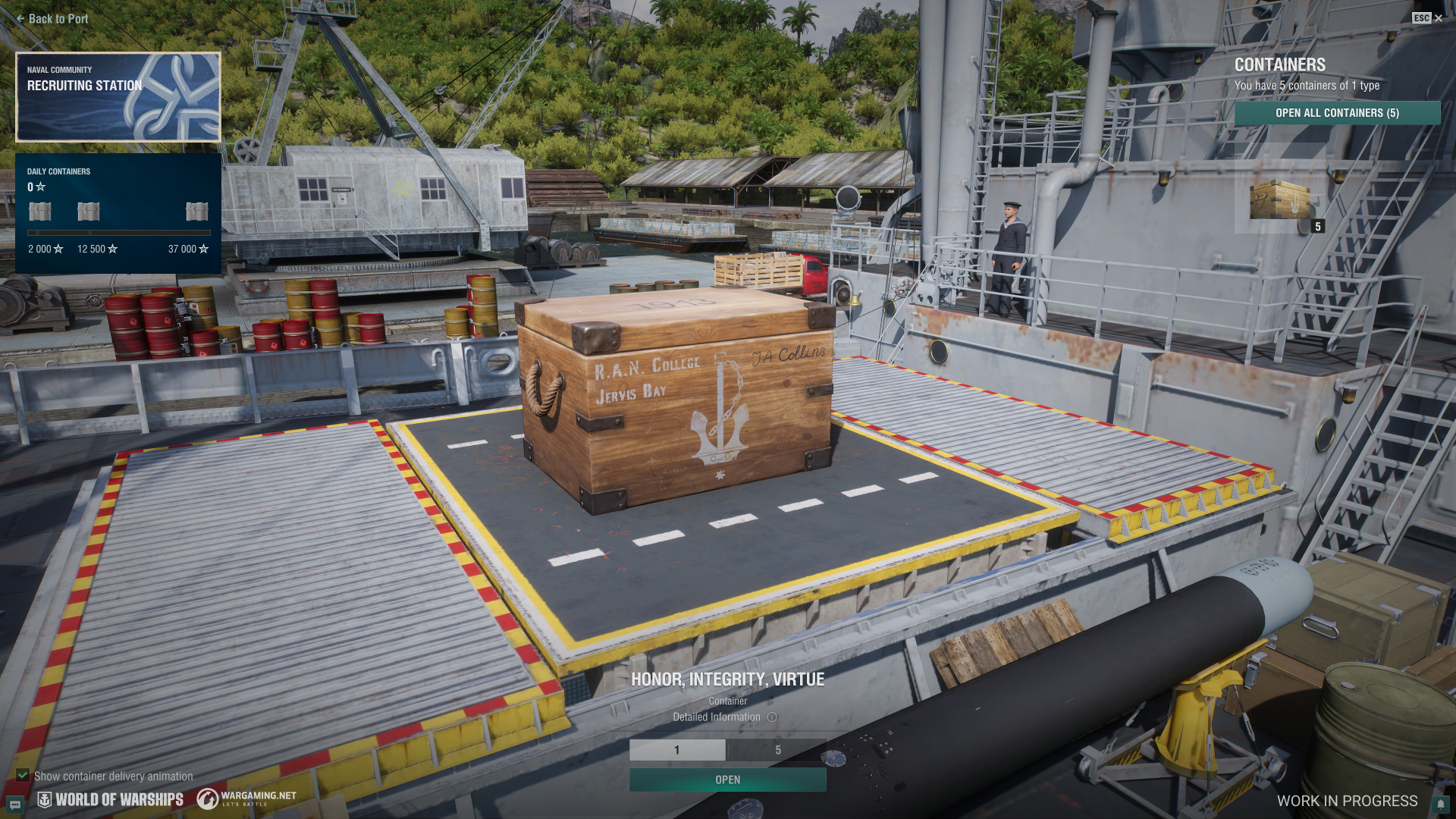Open the Recruiting Station banner

[x=118, y=97]
